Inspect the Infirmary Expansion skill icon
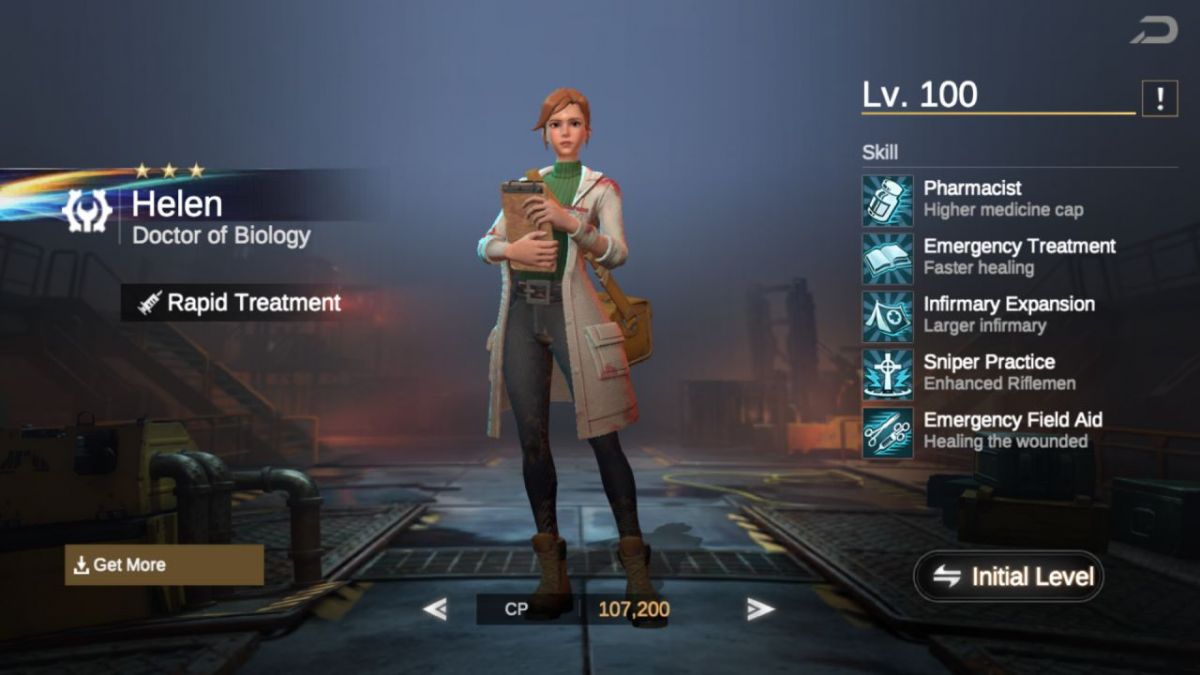Screen dimensions: 1200x675 (x=888, y=316)
